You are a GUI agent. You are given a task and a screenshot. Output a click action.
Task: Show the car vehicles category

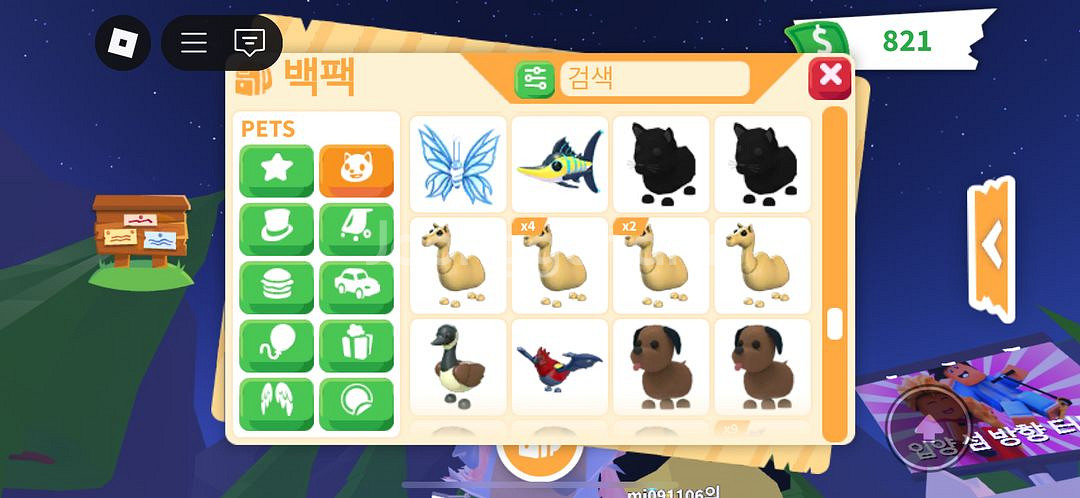(x=356, y=288)
